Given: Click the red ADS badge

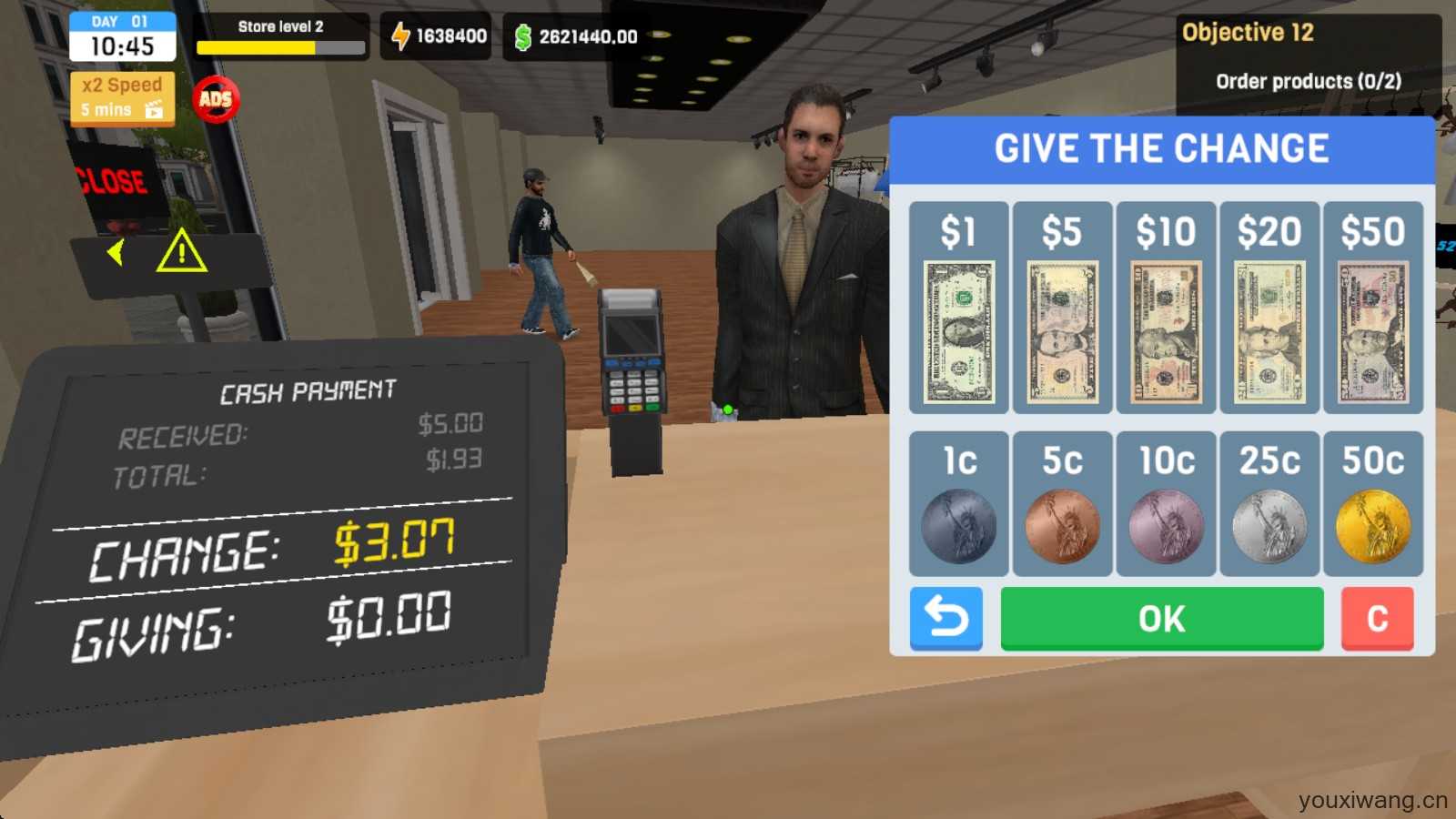Looking at the screenshot, I should 216,99.
